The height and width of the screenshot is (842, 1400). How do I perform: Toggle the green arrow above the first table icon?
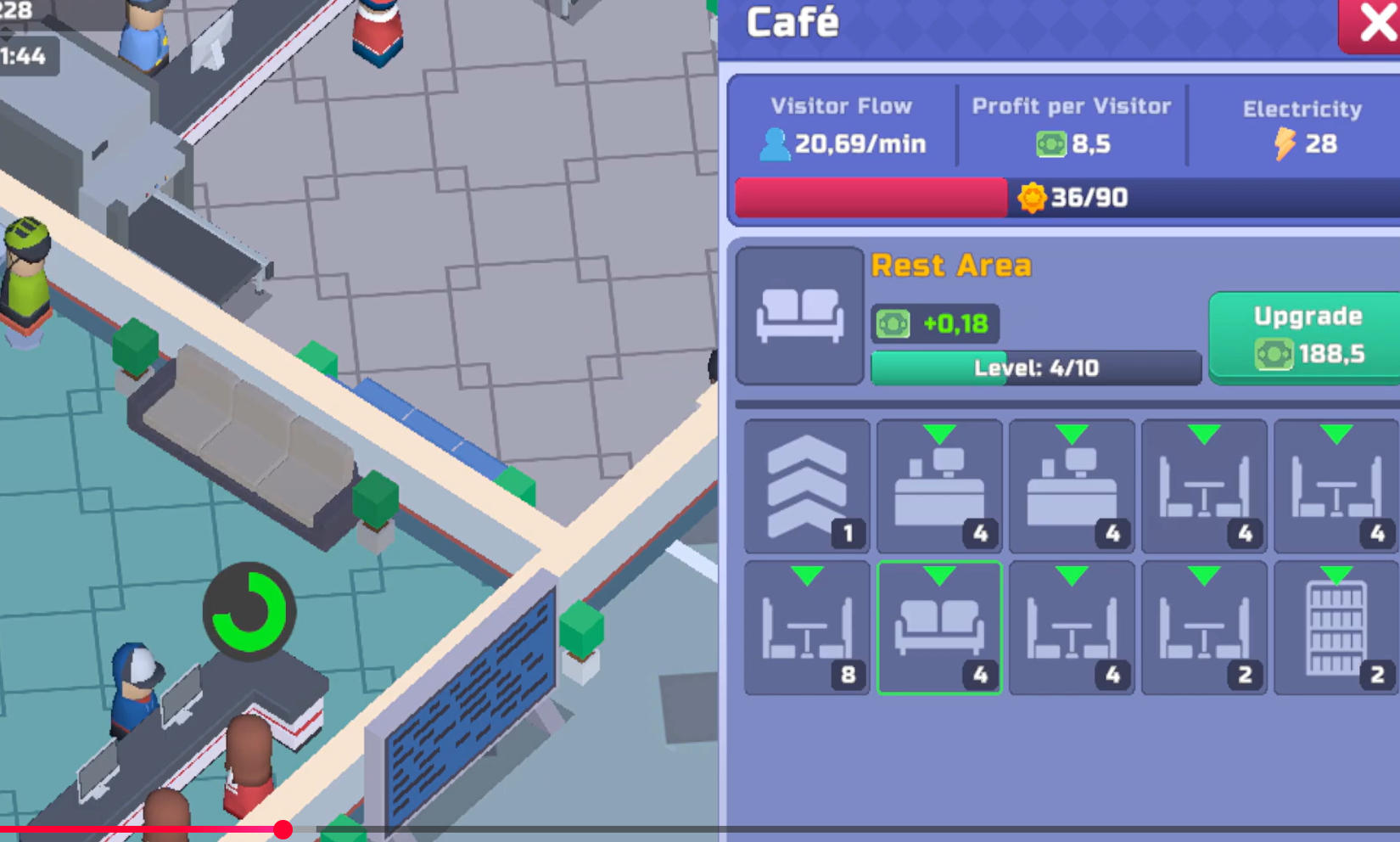(x=1203, y=435)
